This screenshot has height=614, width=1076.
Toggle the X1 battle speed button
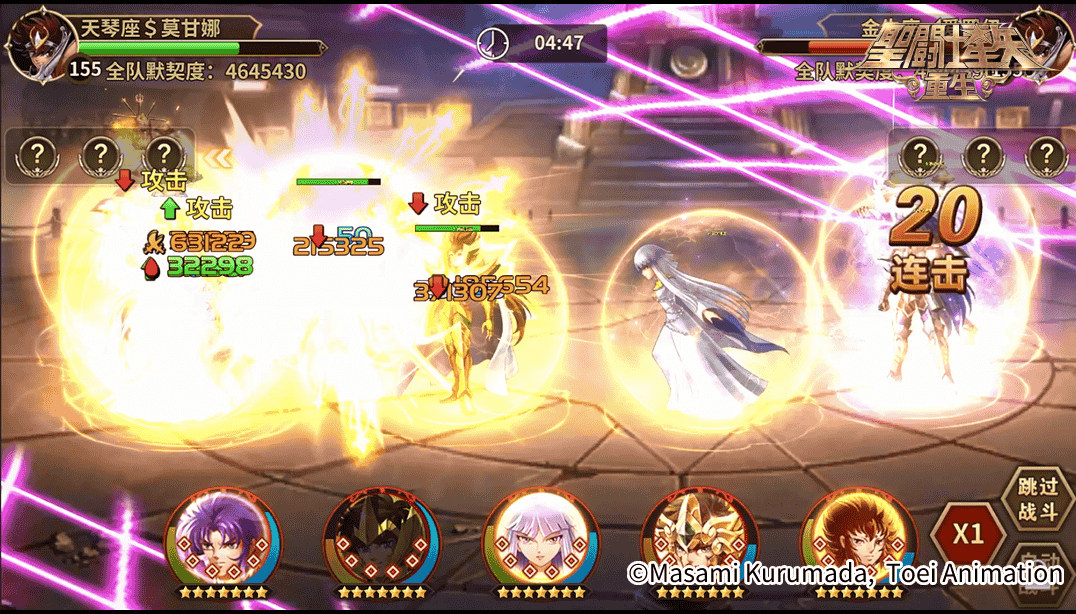click(967, 533)
